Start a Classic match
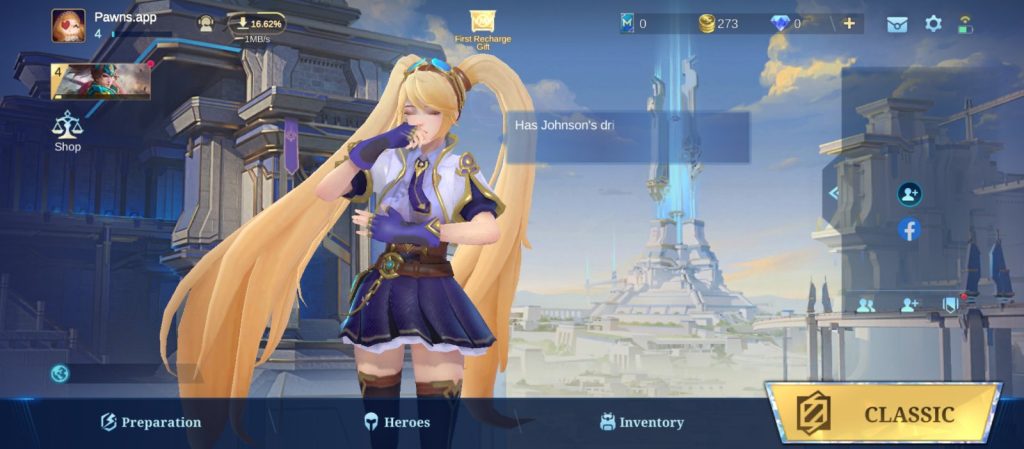This screenshot has width=1024, height=449. pyautogui.click(x=884, y=413)
